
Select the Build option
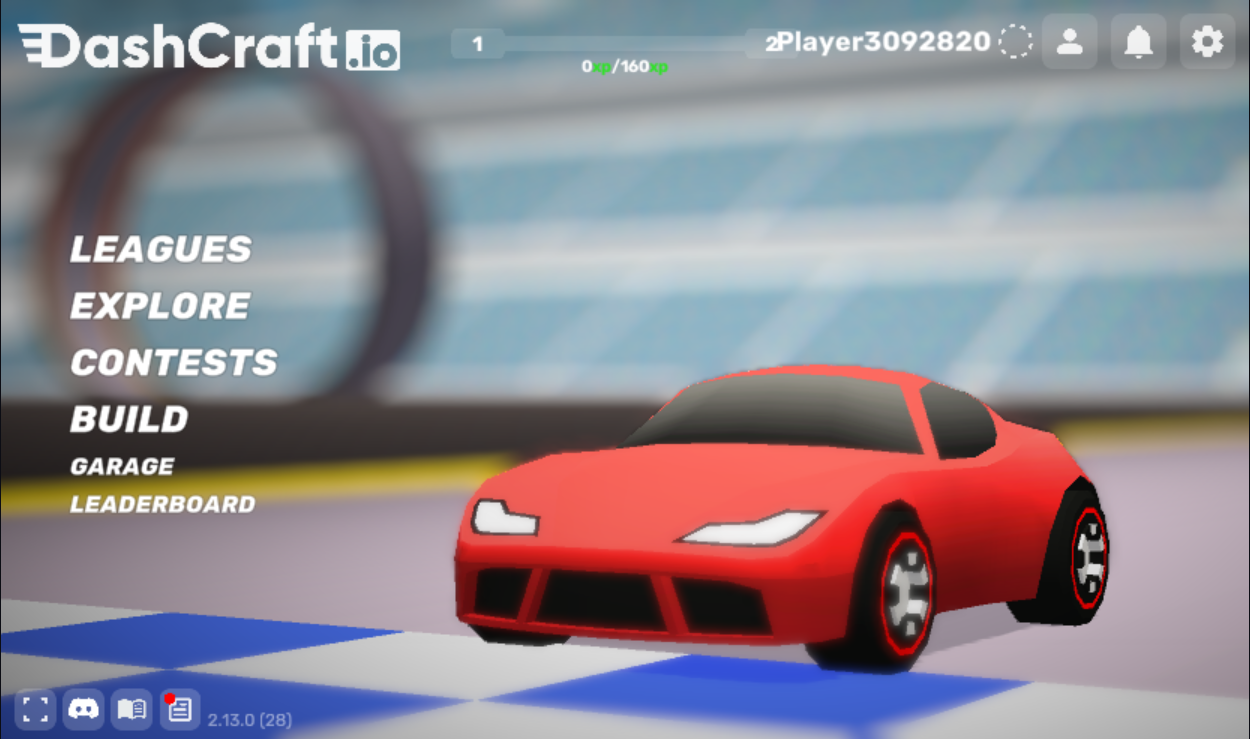point(129,419)
